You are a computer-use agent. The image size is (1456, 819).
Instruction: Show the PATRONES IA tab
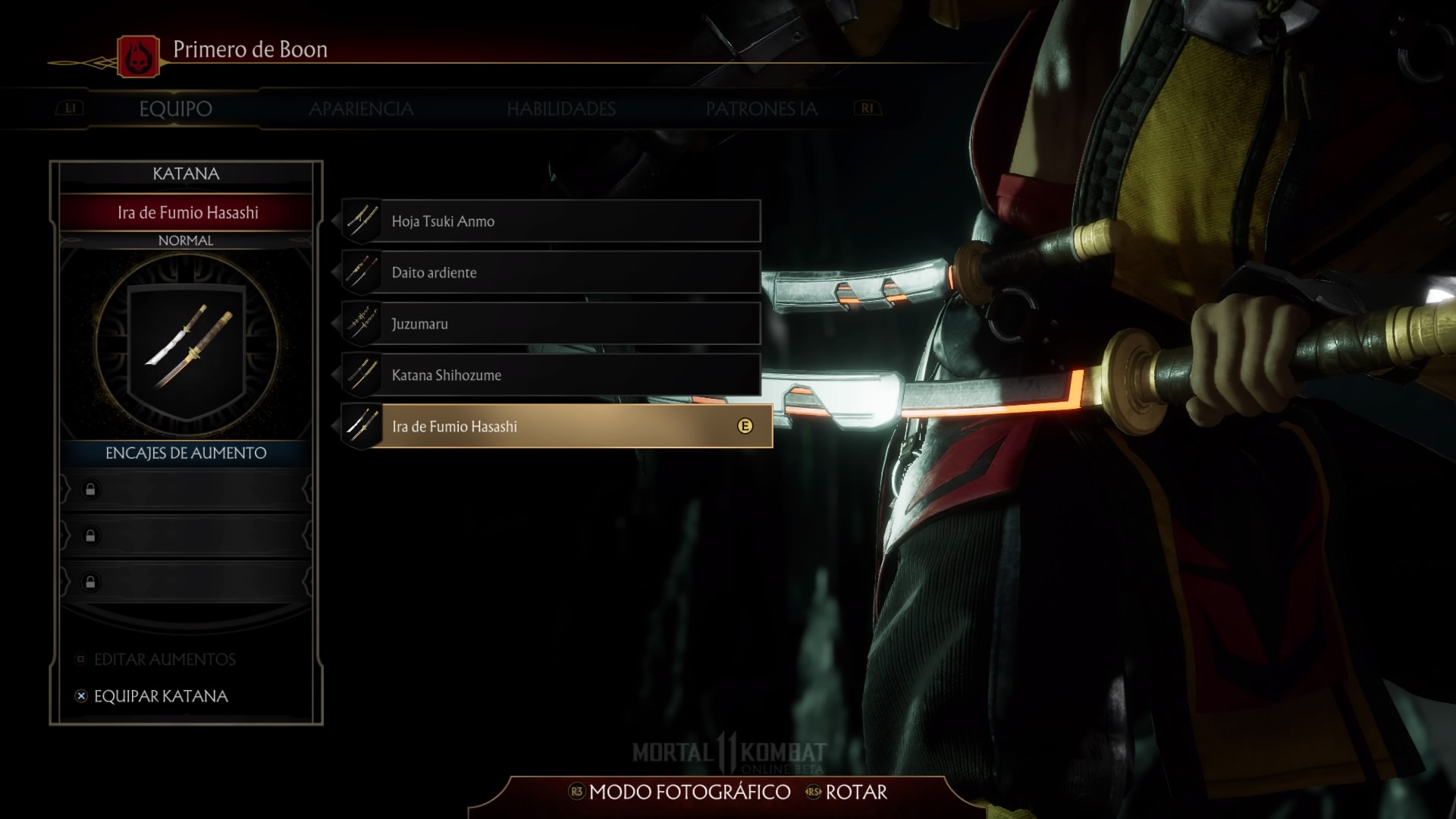761,109
